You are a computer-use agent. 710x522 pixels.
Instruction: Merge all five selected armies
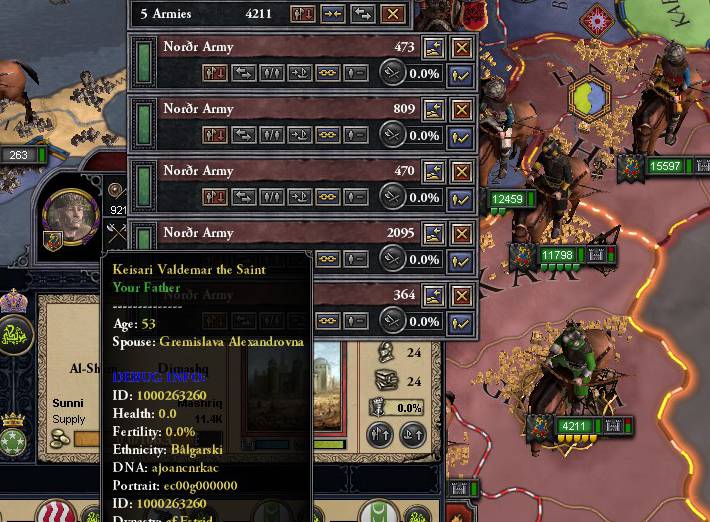tap(333, 14)
